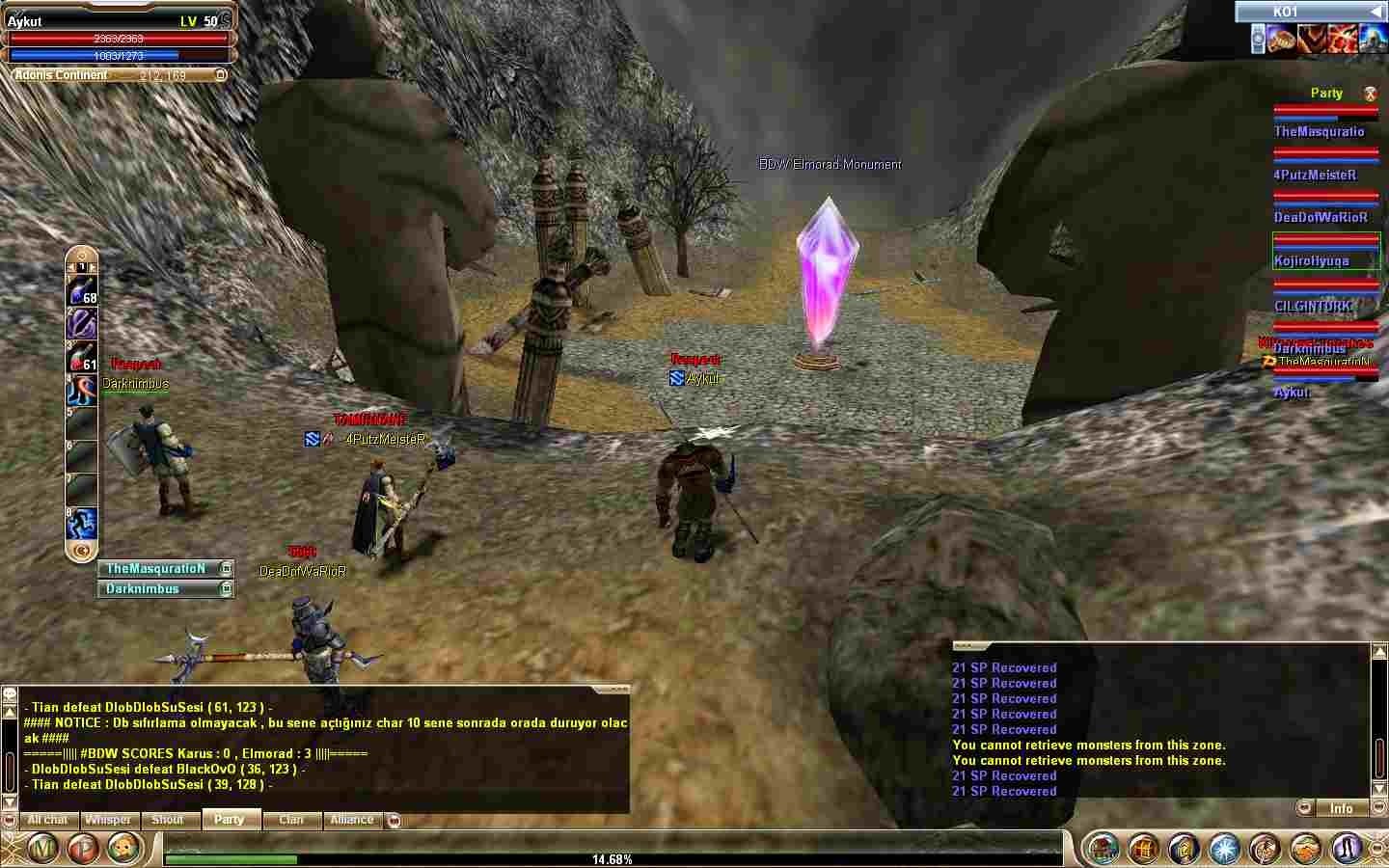Switch to the All chat tab
The width and height of the screenshot is (1389, 868).
point(47,820)
